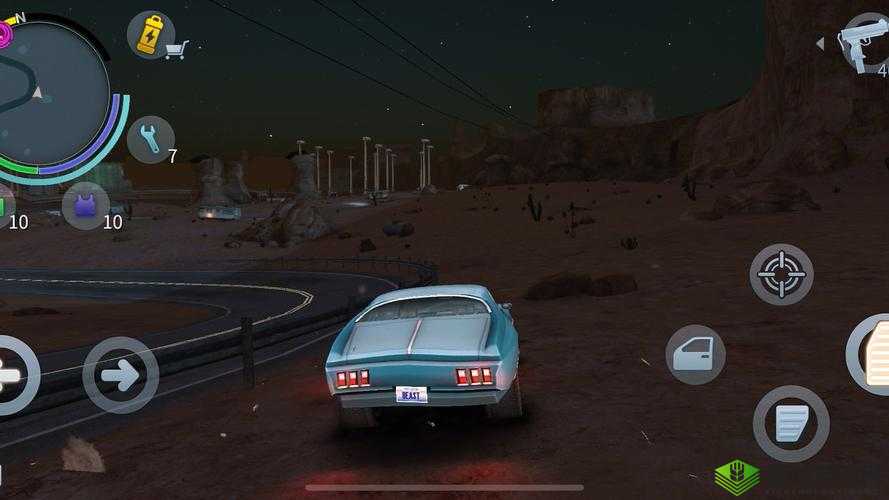Use the purple body armor item

[x=86, y=206]
